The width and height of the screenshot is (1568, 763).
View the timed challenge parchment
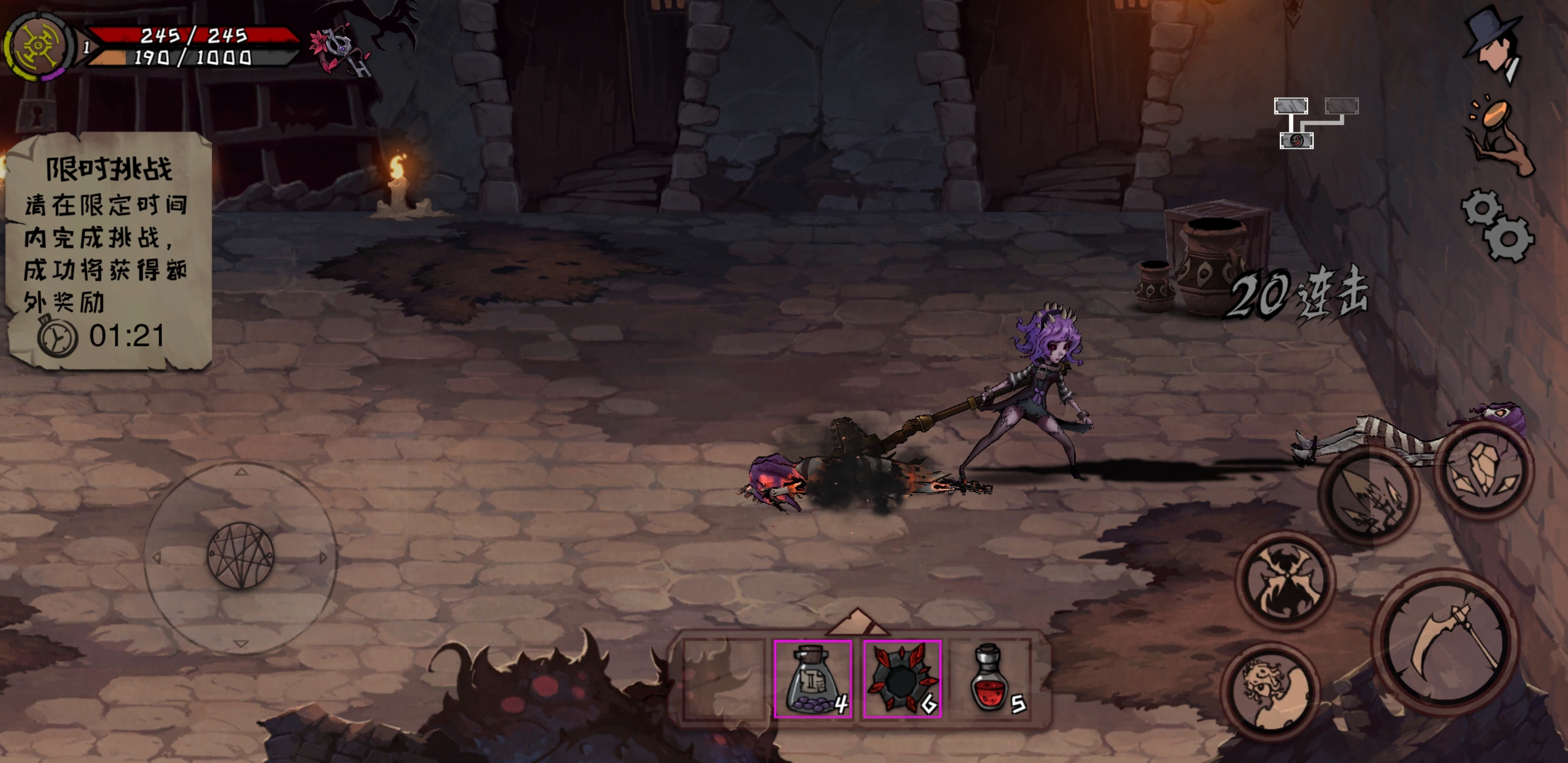tap(109, 250)
